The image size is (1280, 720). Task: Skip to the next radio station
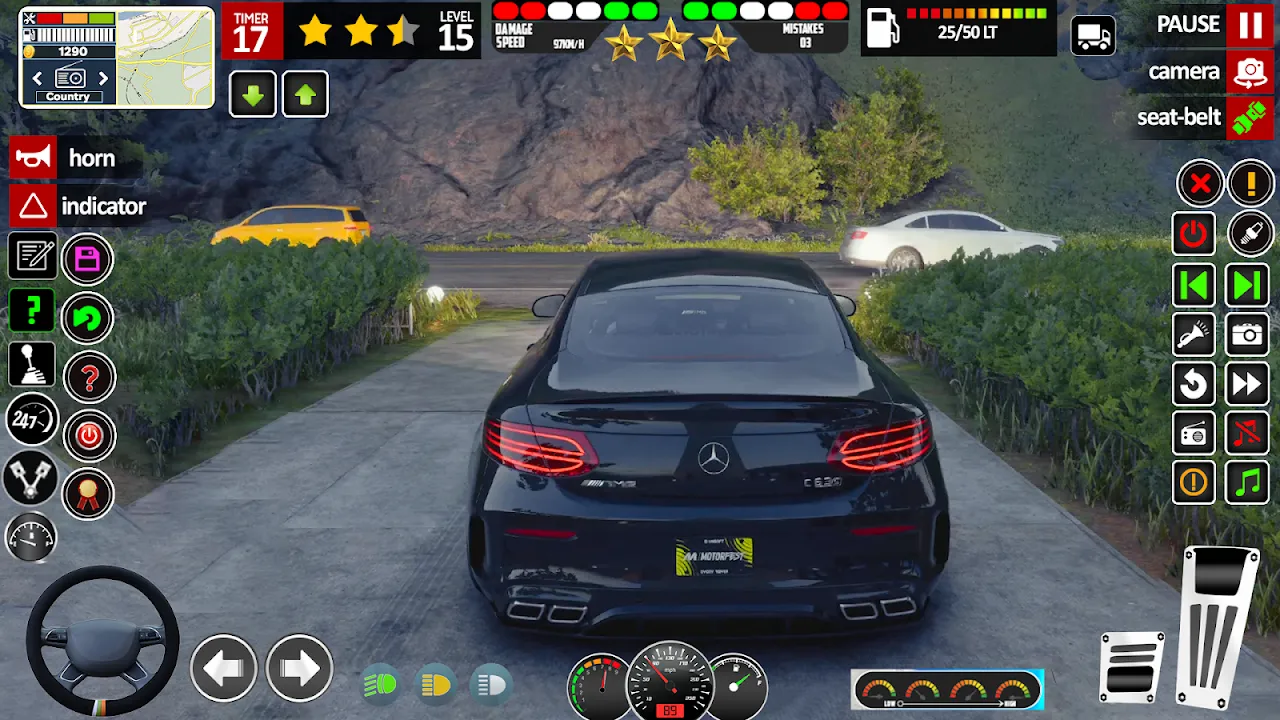(1247, 285)
